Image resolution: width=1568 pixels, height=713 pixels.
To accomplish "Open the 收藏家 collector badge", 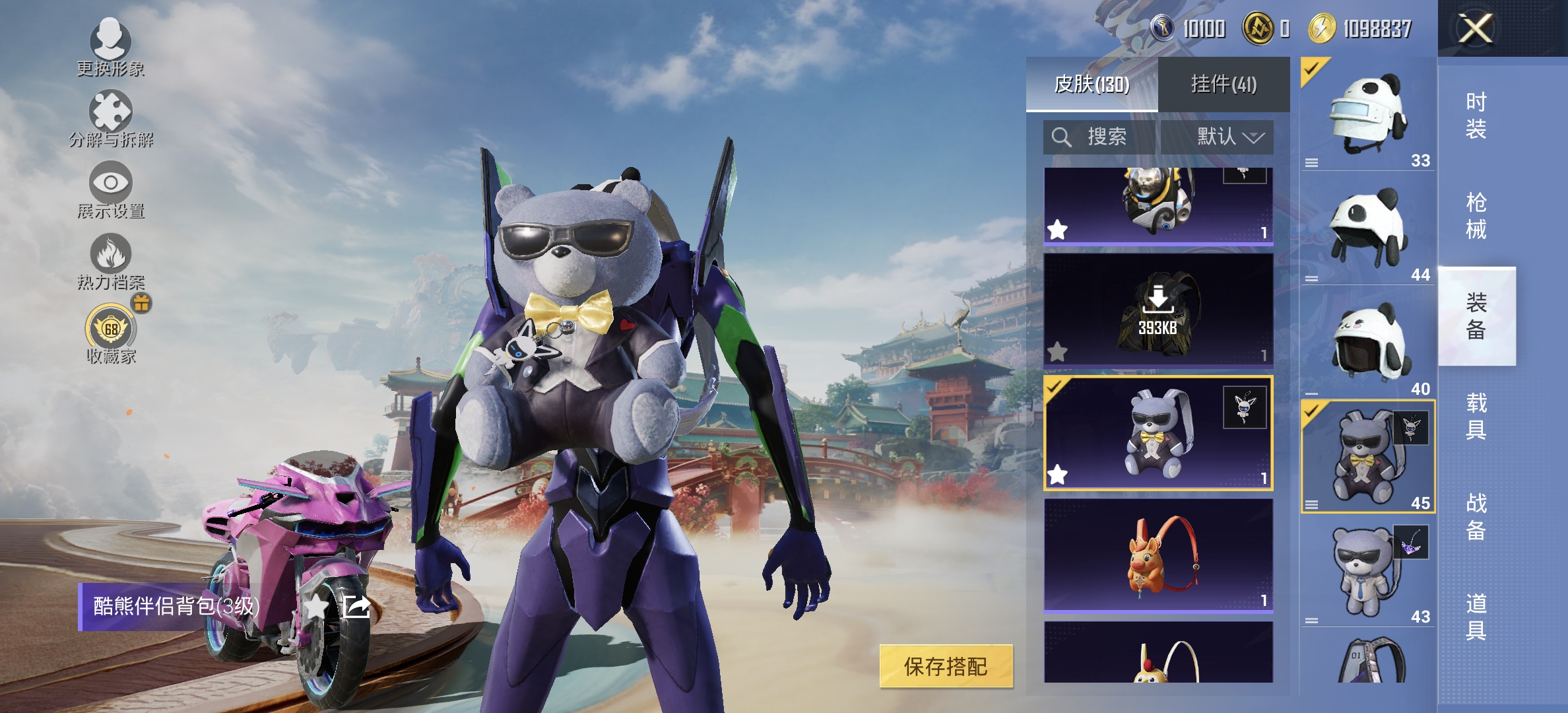I will pyautogui.click(x=111, y=333).
